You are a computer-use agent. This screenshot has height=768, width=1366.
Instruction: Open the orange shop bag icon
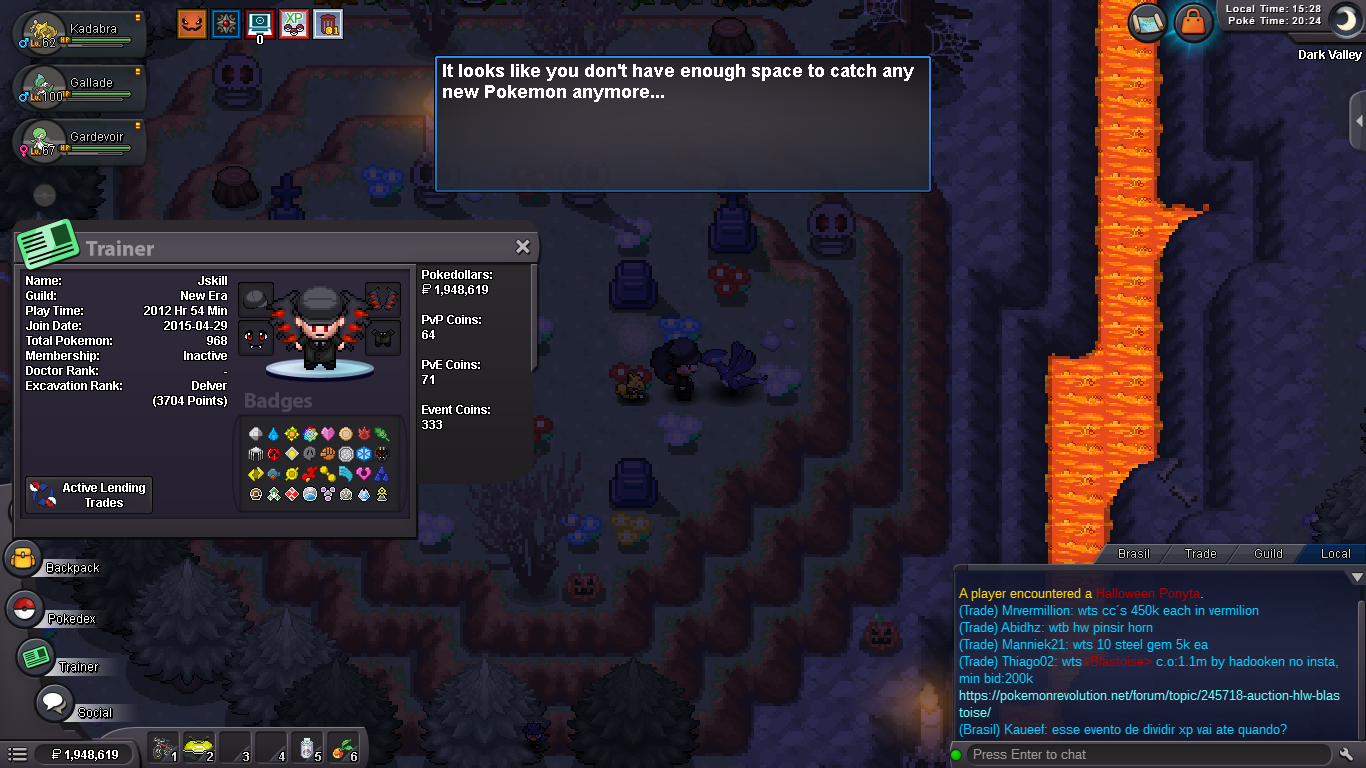coord(1193,22)
